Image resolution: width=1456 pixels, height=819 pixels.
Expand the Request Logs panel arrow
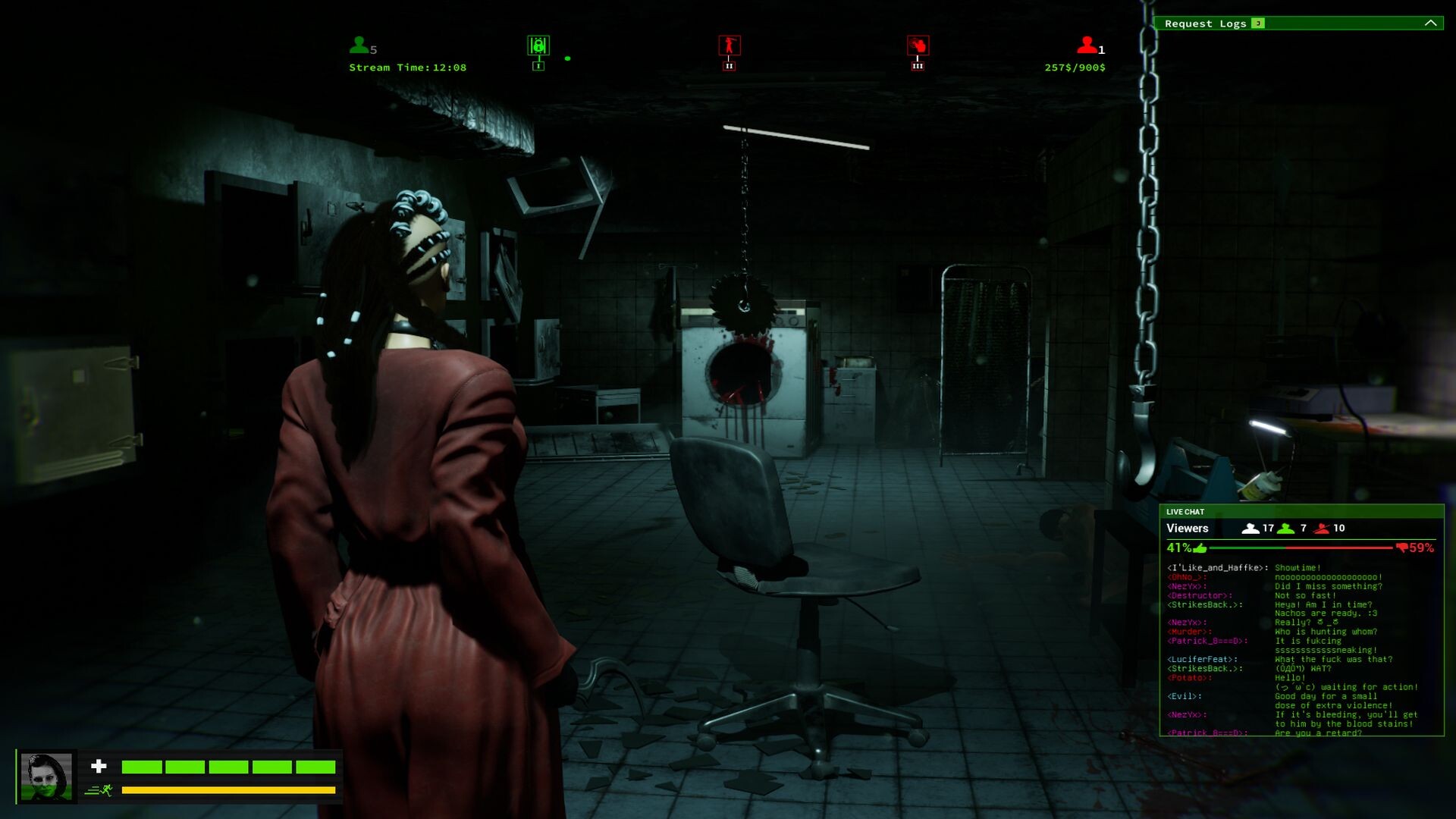pos(1430,24)
